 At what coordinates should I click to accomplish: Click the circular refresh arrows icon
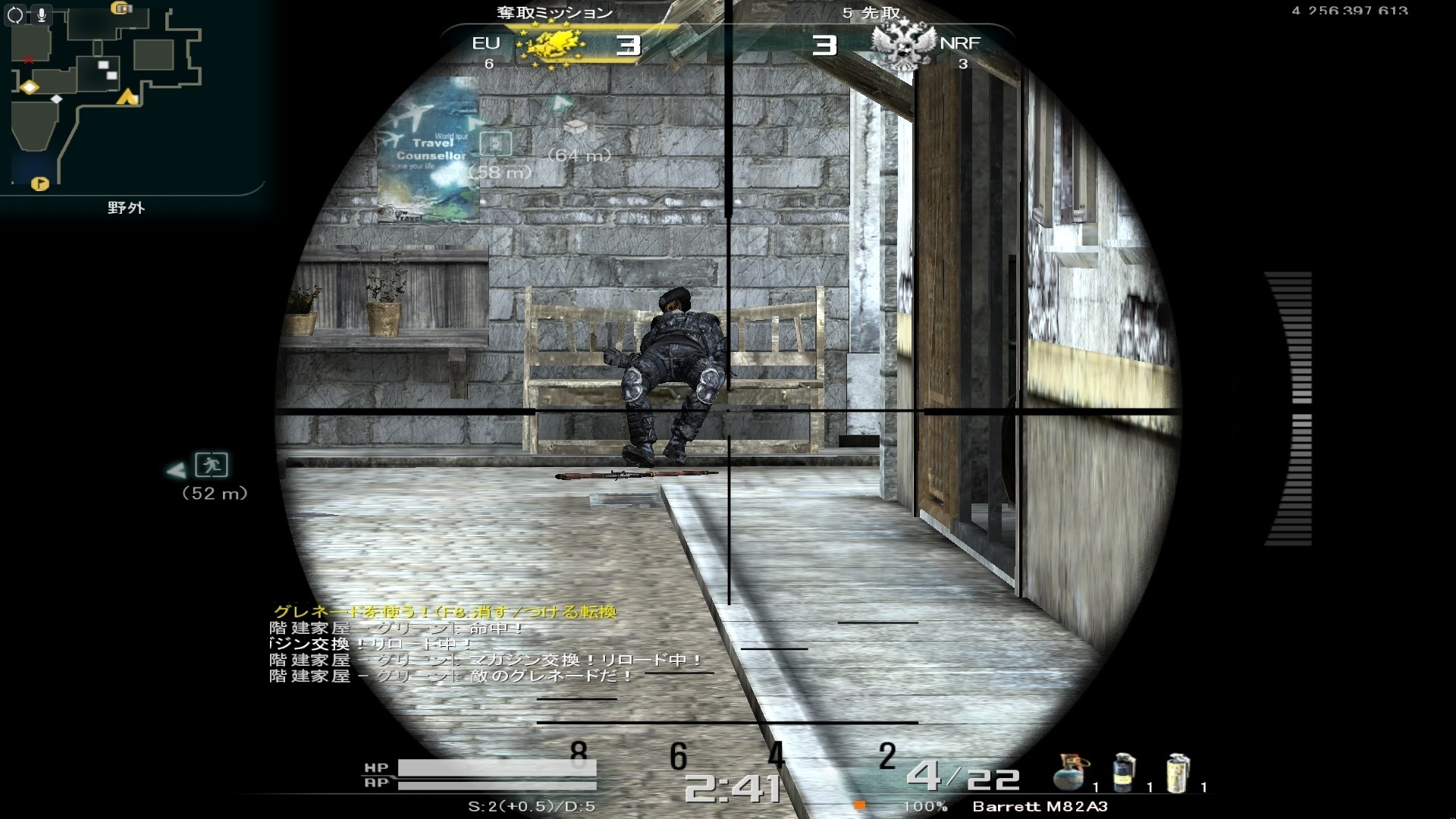click(x=15, y=14)
